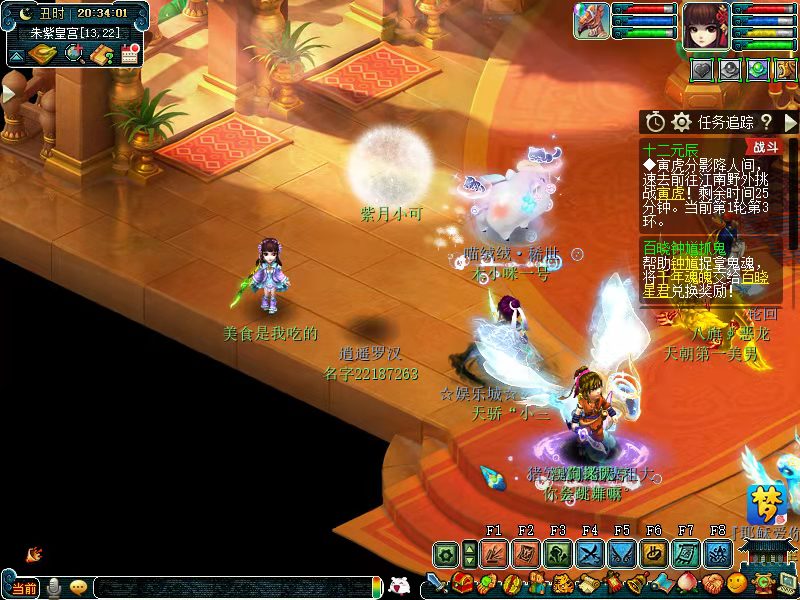Activate the F1 skill hotkey slot
The height and width of the screenshot is (600, 800).
coord(494,554)
